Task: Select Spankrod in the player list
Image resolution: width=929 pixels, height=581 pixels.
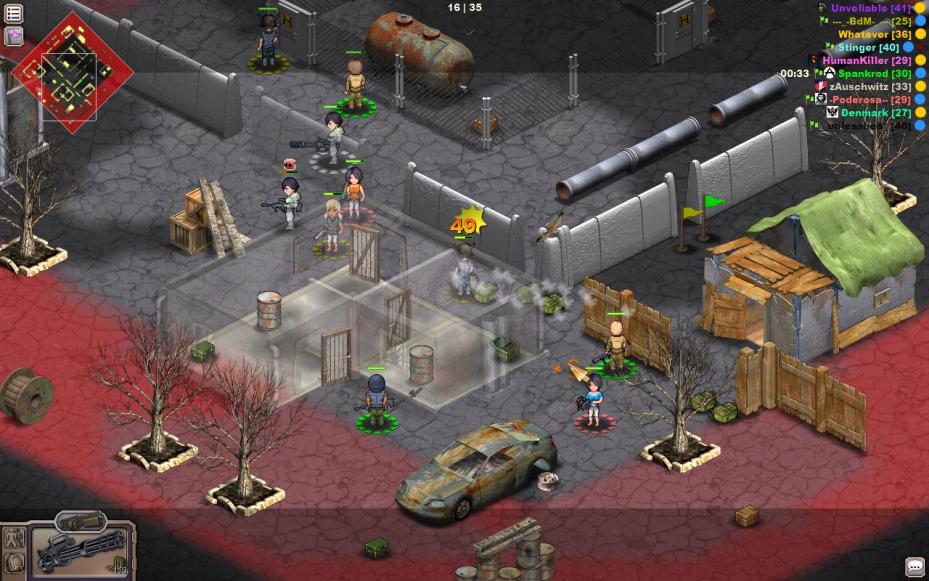Action: (x=874, y=73)
